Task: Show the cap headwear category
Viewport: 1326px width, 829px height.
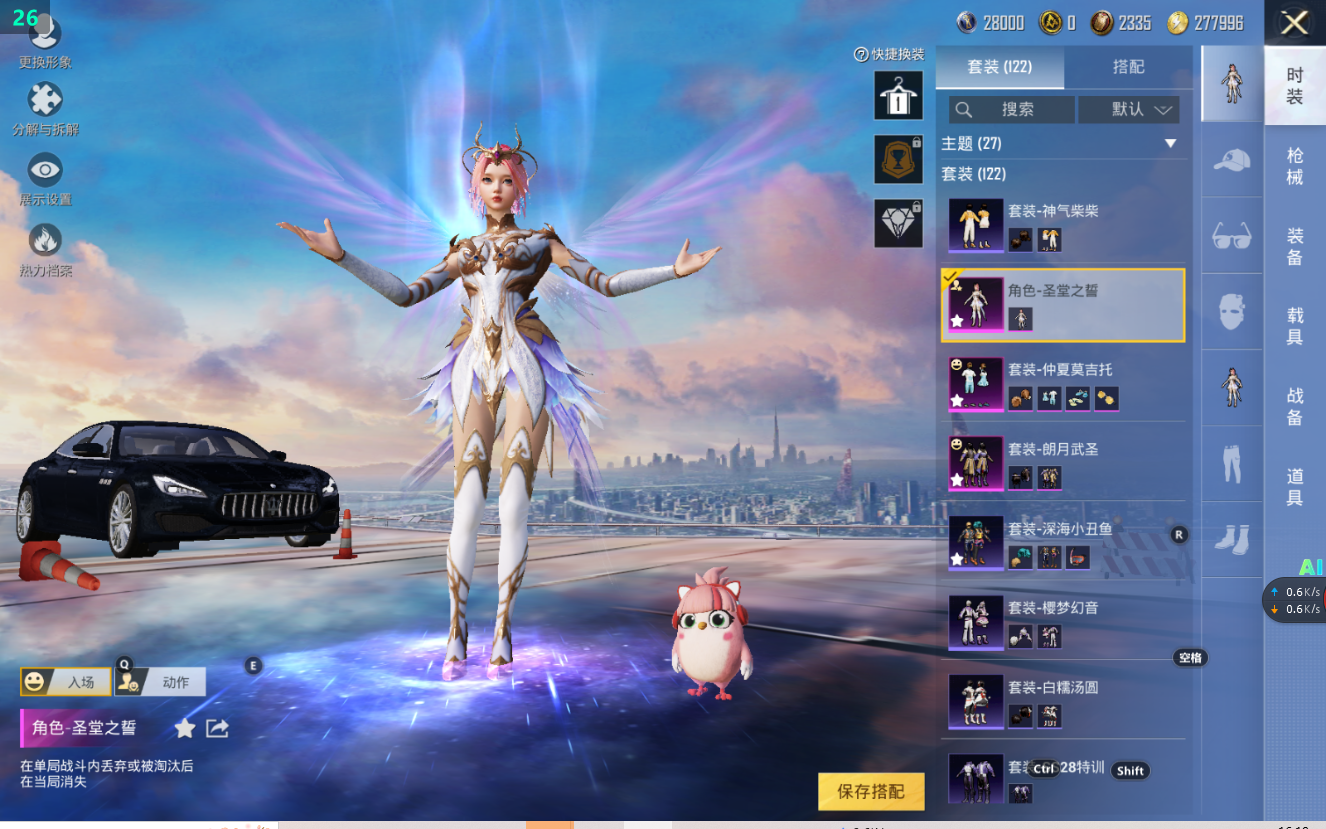Action: pyautogui.click(x=1231, y=160)
